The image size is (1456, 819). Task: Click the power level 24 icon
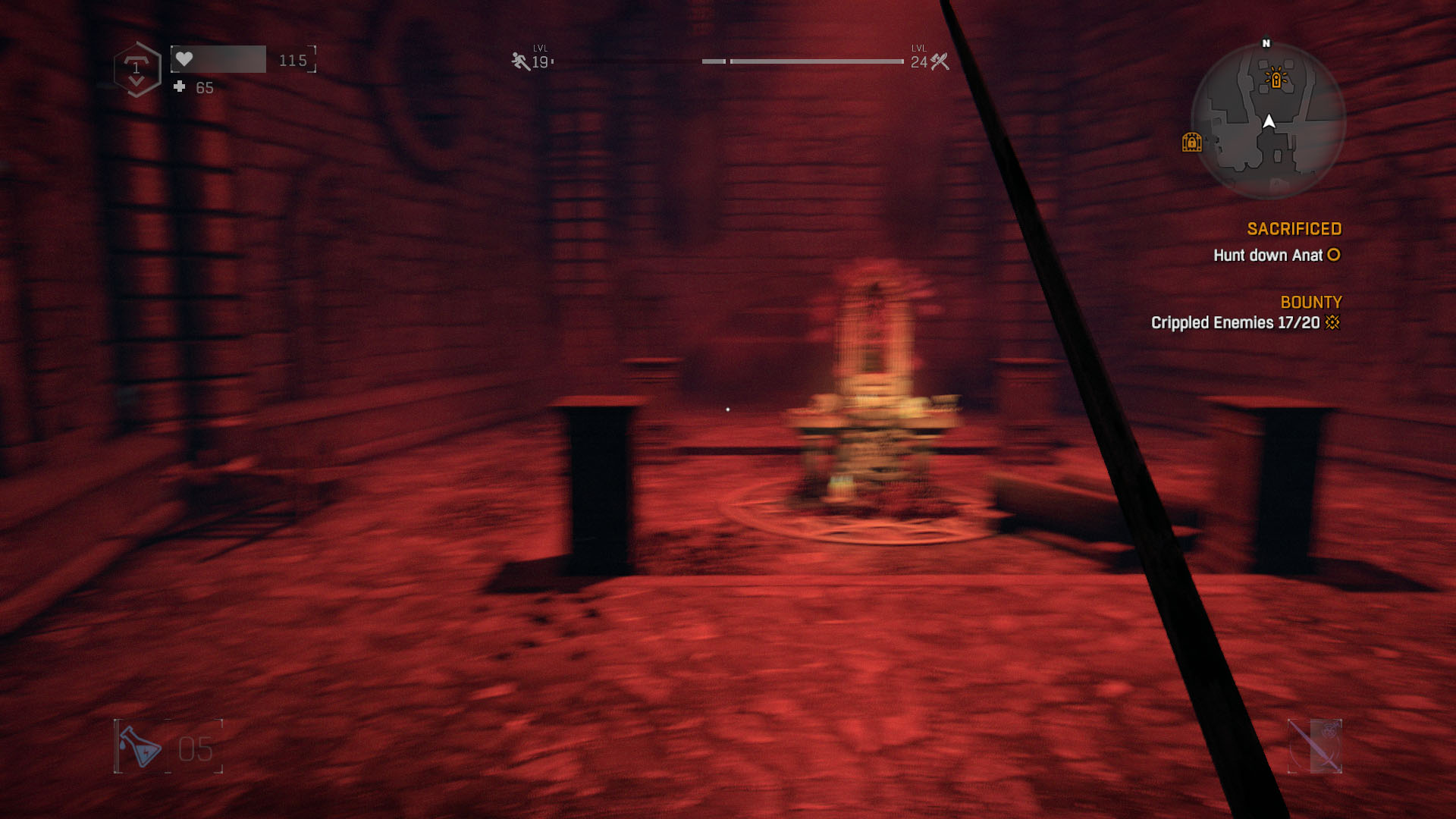[x=940, y=61]
